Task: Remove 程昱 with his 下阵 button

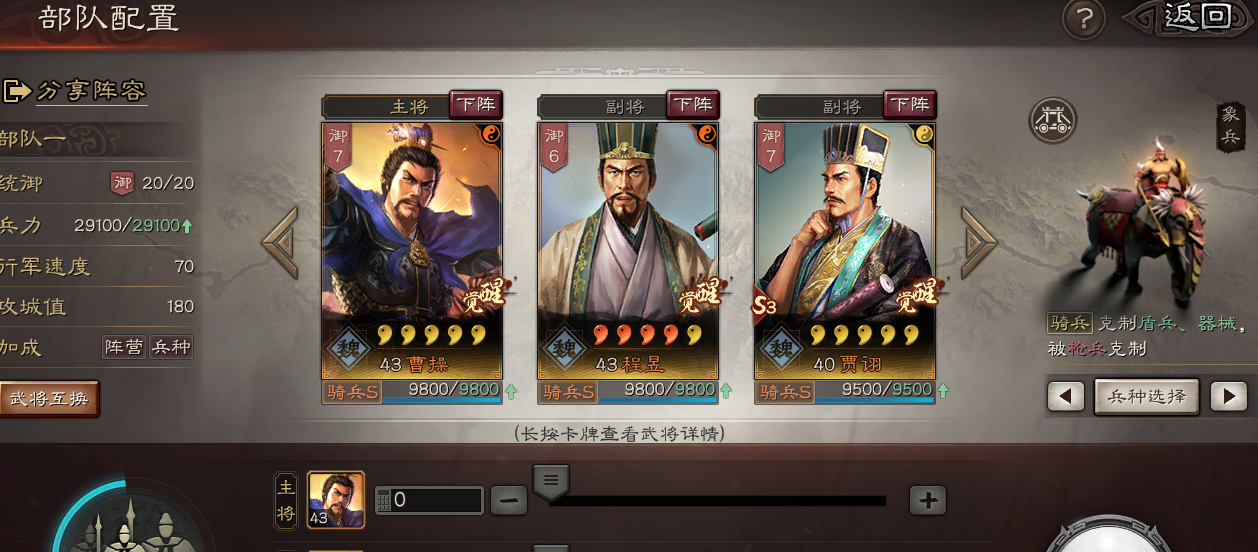Action: [x=693, y=104]
